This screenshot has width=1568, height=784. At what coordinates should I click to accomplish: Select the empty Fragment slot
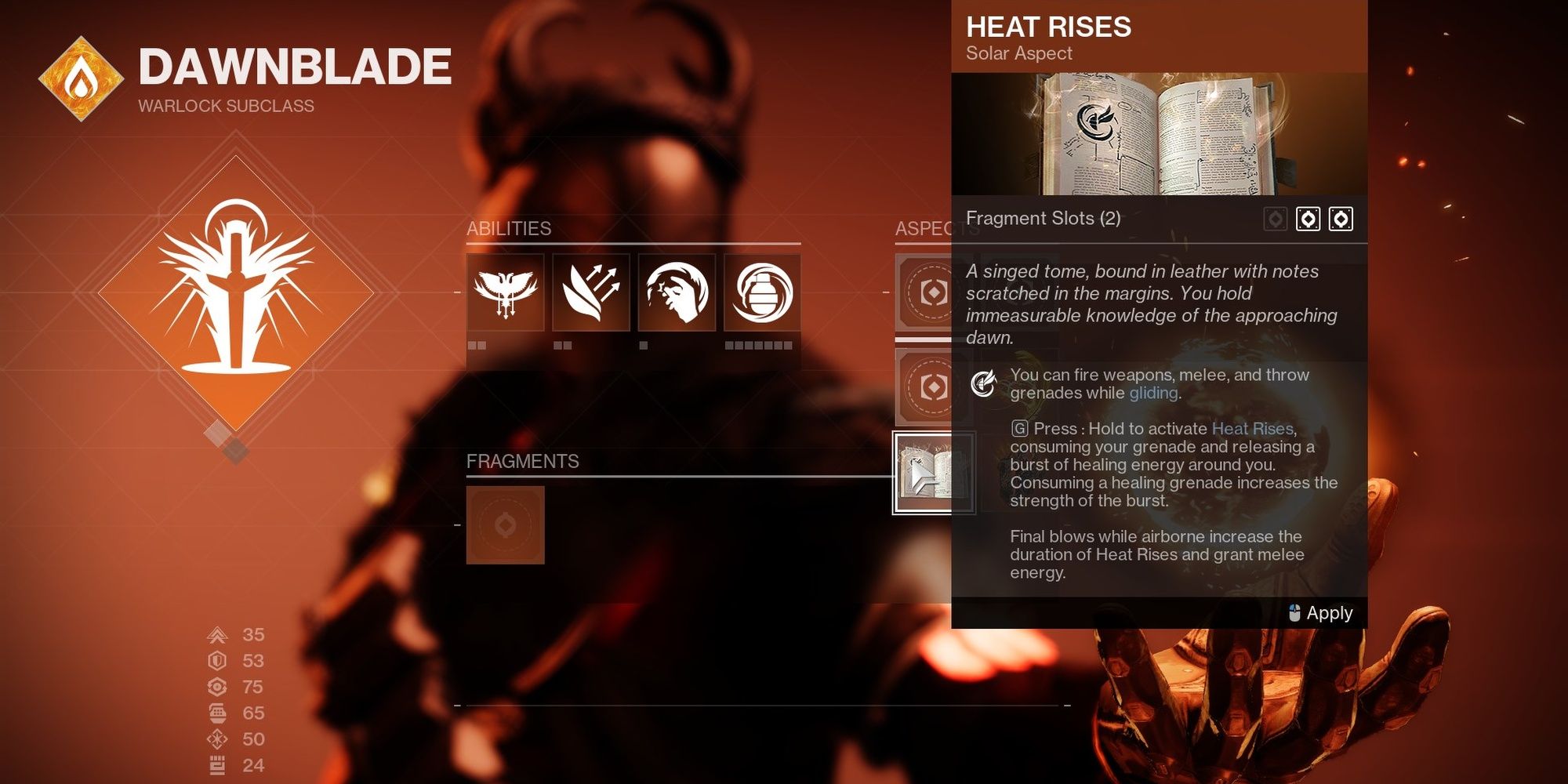pyautogui.click(x=506, y=525)
